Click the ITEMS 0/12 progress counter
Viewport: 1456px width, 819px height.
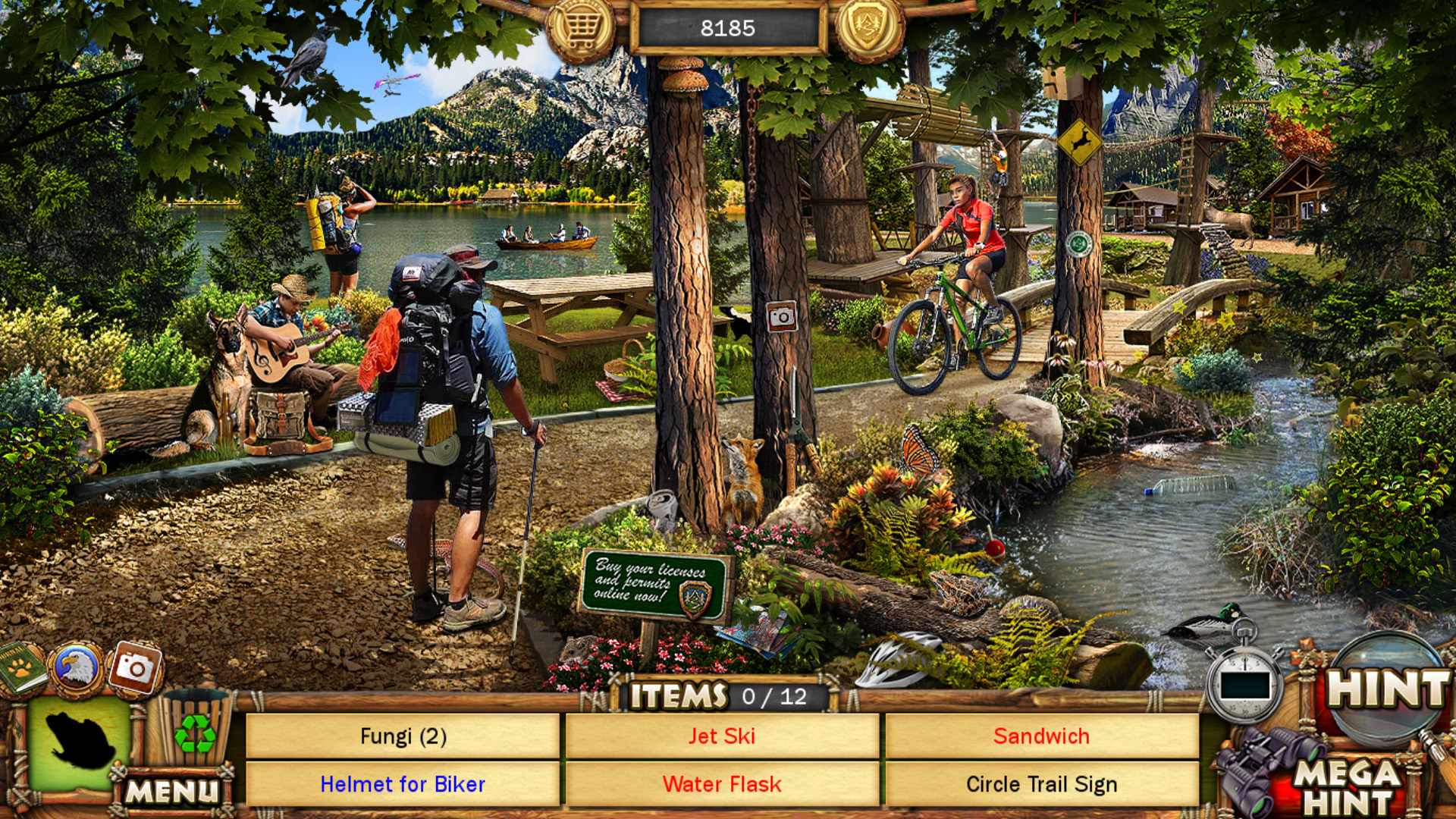pyautogui.click(x=720, y=694)
